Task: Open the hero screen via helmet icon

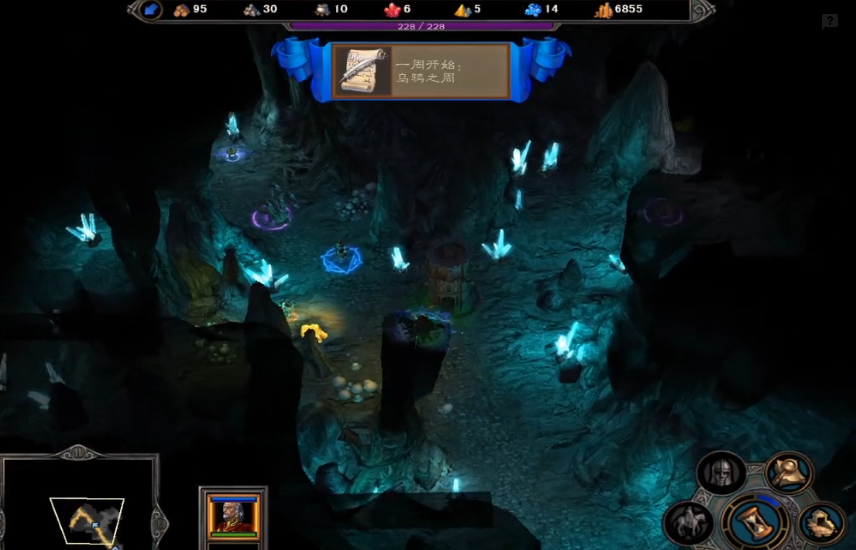Action: pyautogui.click(x=720, y=471)
